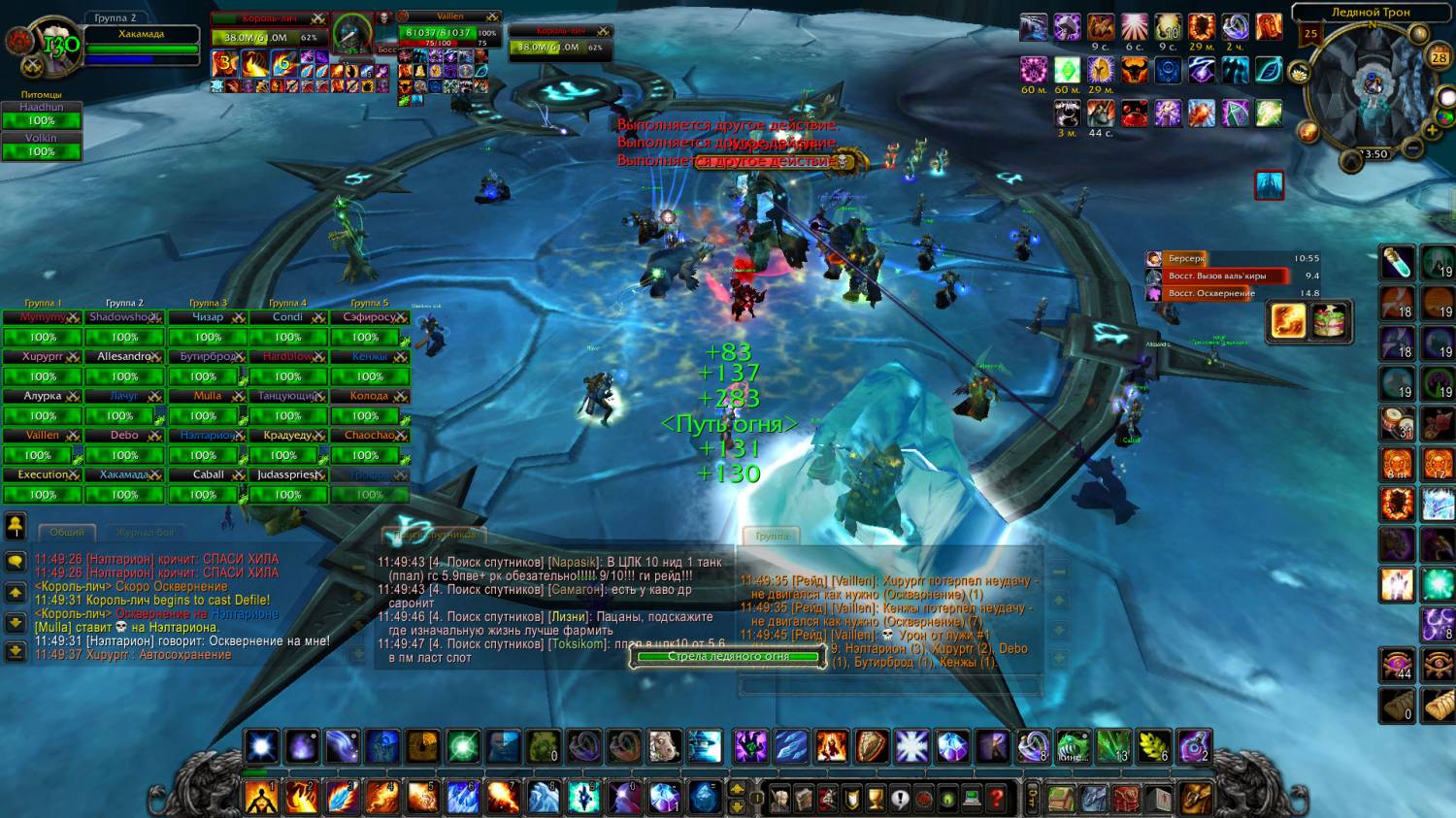1456x818 pixels.
Task: Open the help request red question mark
Action: (996, 799)
